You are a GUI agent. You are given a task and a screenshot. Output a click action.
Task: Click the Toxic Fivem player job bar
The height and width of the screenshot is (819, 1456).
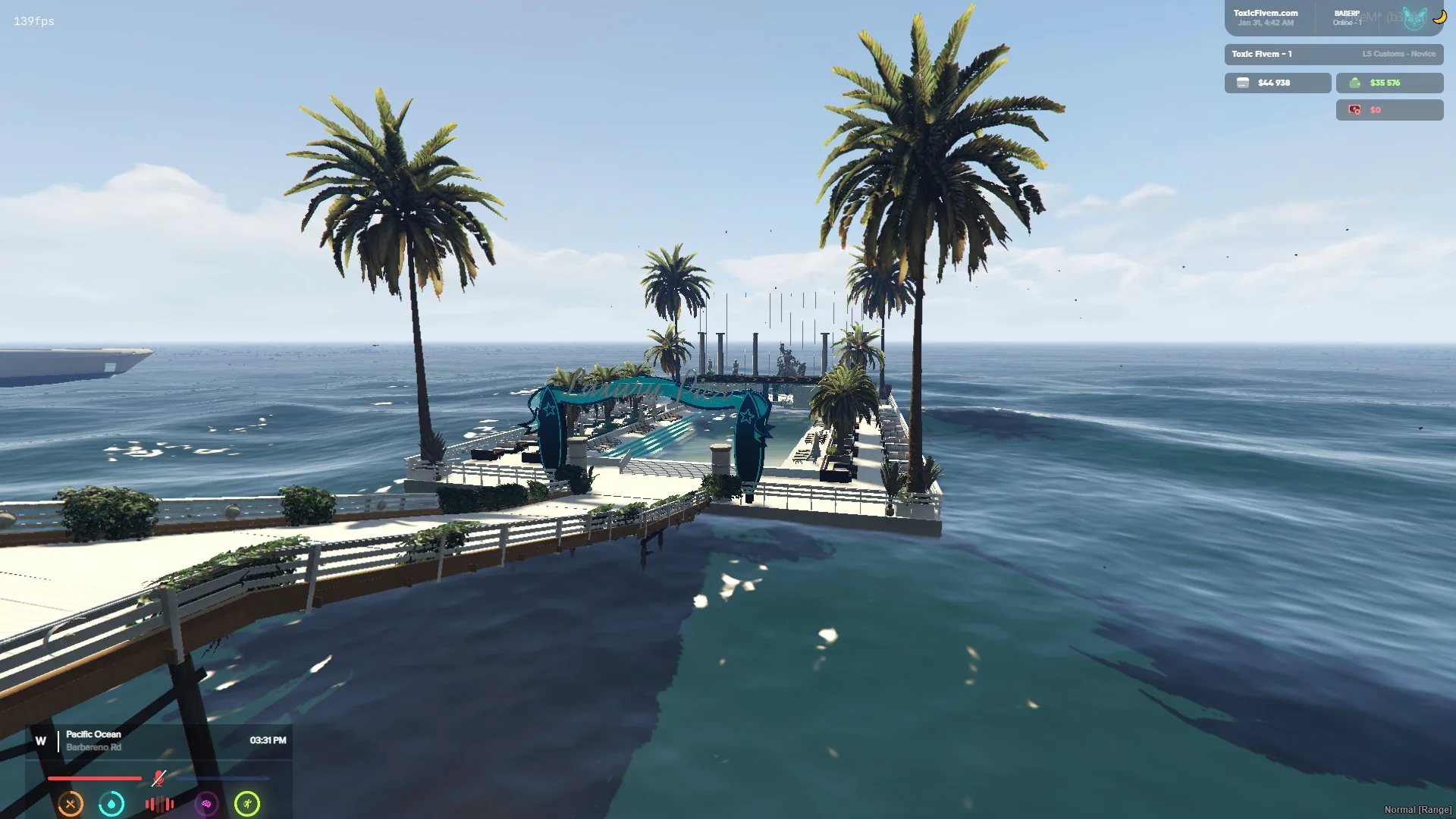point(1333,54)
